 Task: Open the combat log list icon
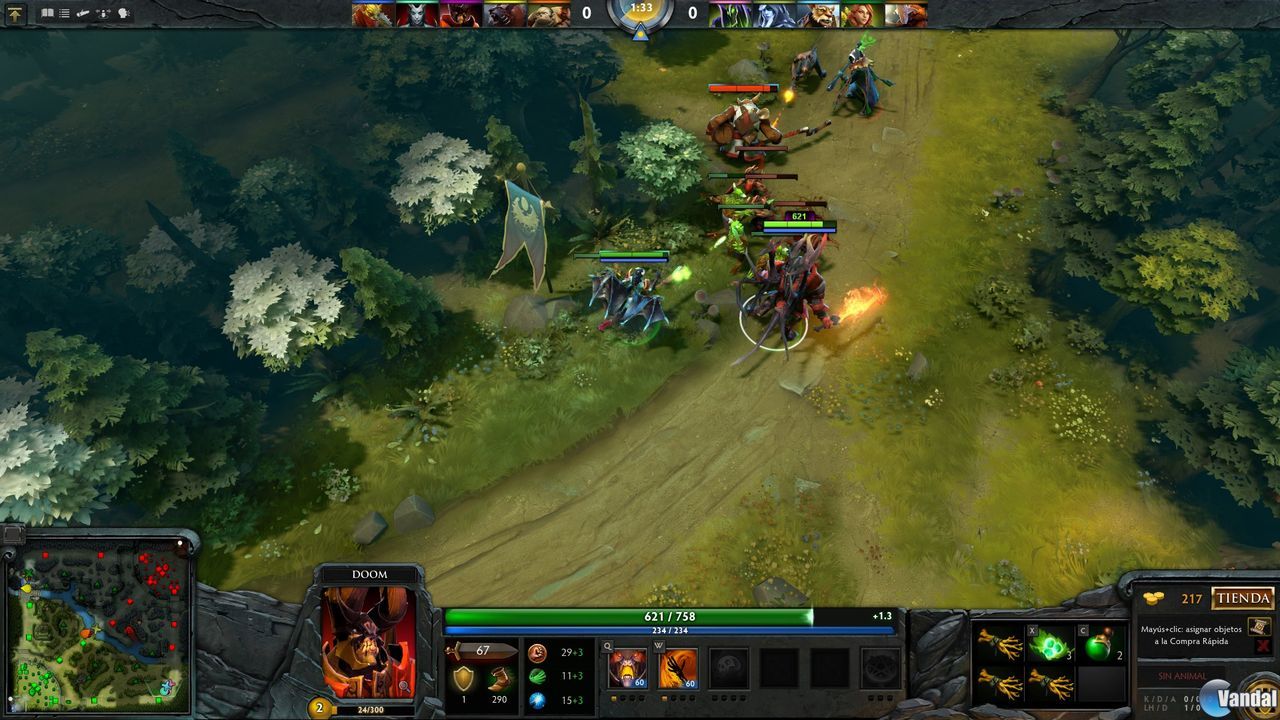pyautogui.click(x=65, y=12)
